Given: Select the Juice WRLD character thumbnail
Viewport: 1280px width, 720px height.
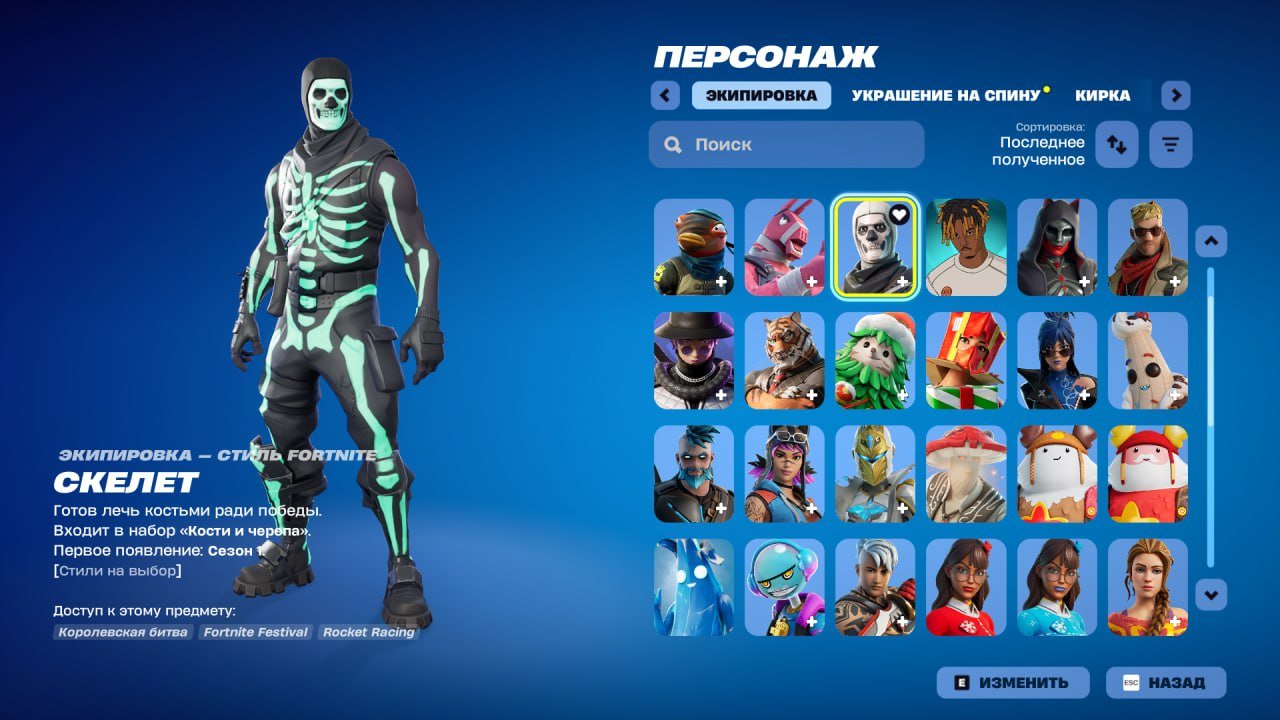Looking at the screenshot, I should (x=965, y=248).
